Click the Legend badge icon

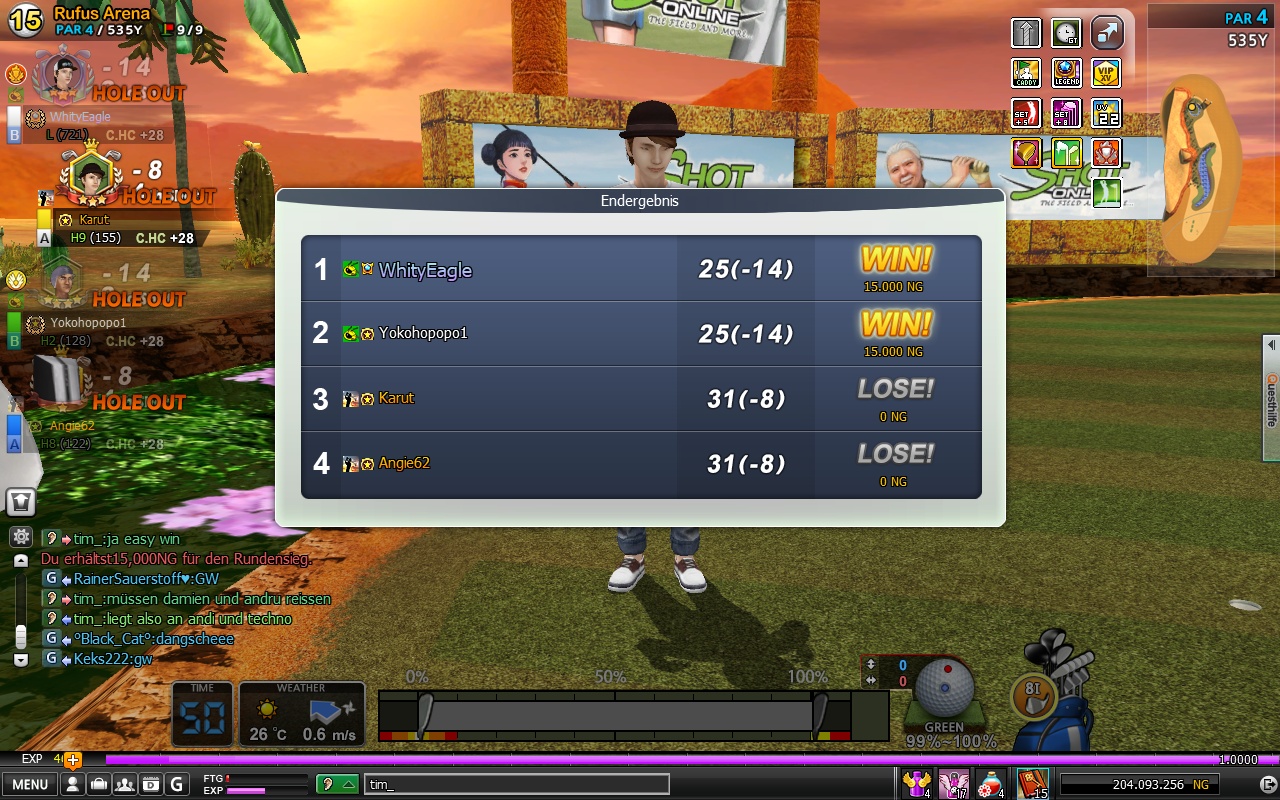[x=1066, y=73]
